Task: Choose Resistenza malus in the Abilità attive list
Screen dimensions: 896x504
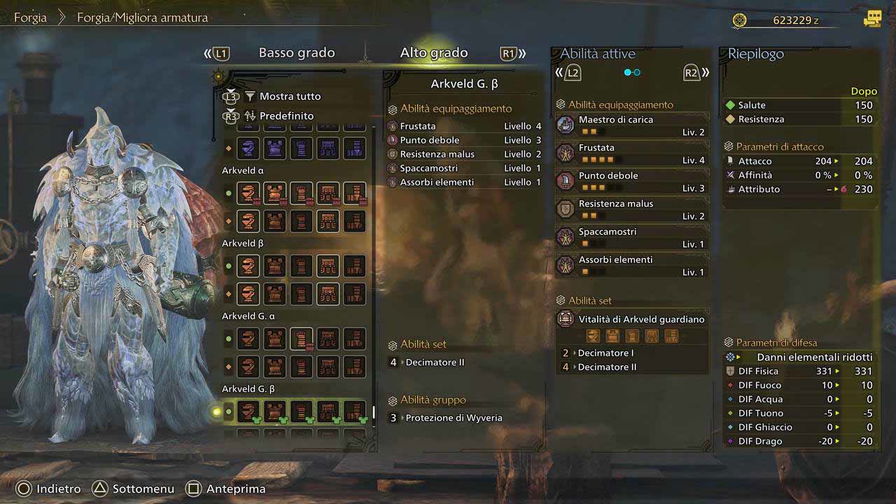Action: click(x=632, y=209)
